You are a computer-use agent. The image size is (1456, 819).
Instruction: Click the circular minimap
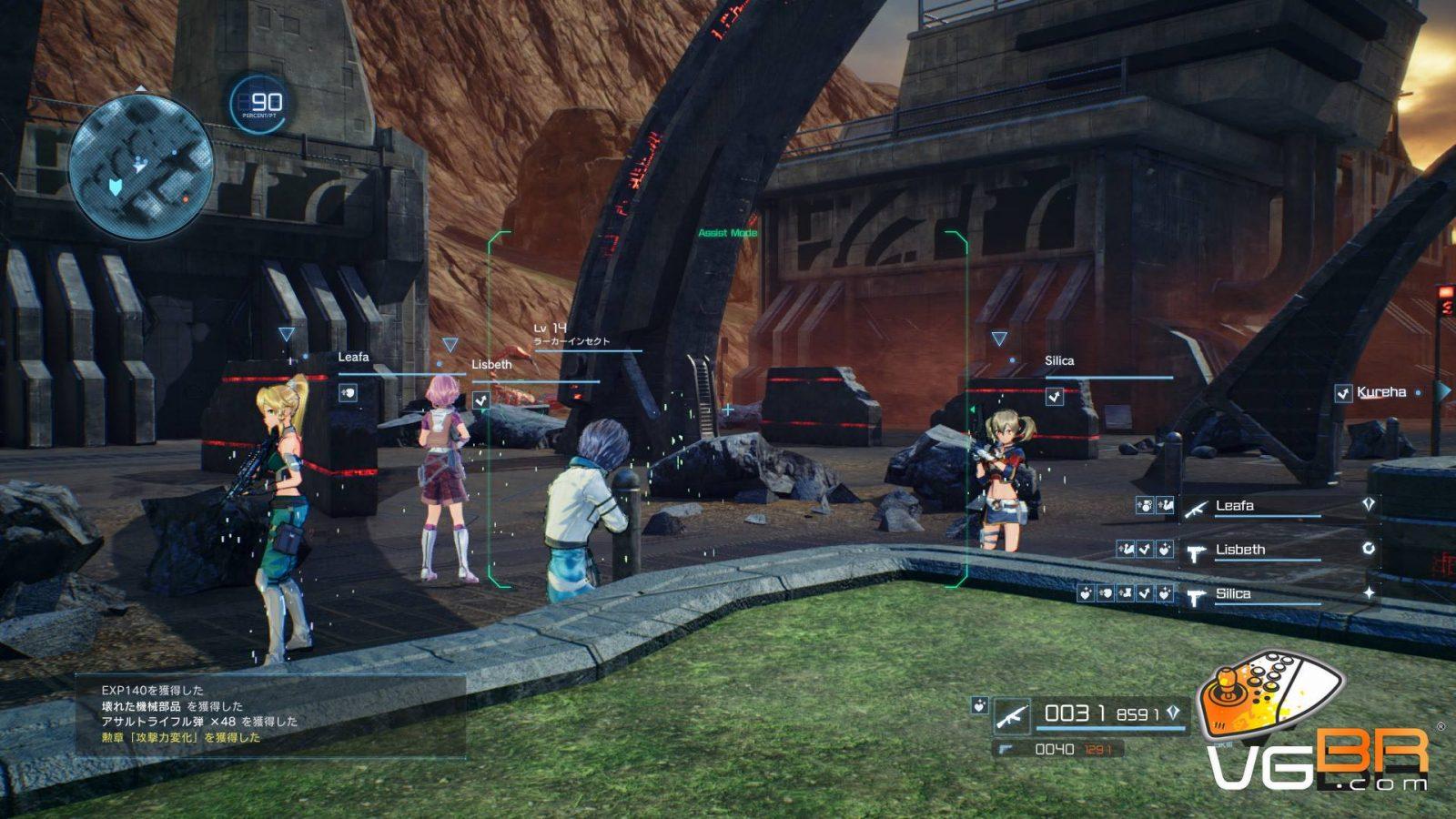[x=141, y=167]
